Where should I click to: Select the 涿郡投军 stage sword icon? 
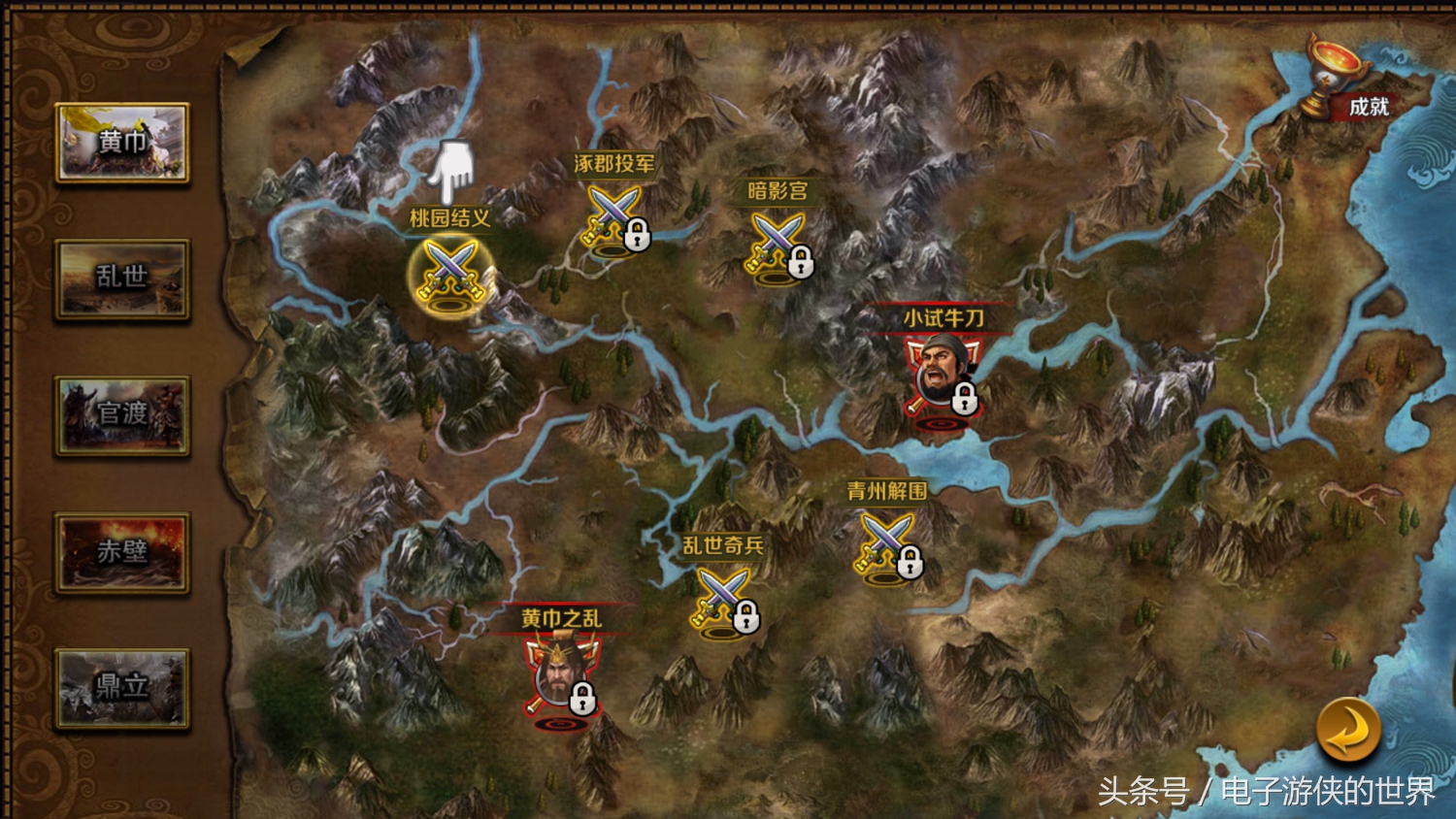[613, 215]
